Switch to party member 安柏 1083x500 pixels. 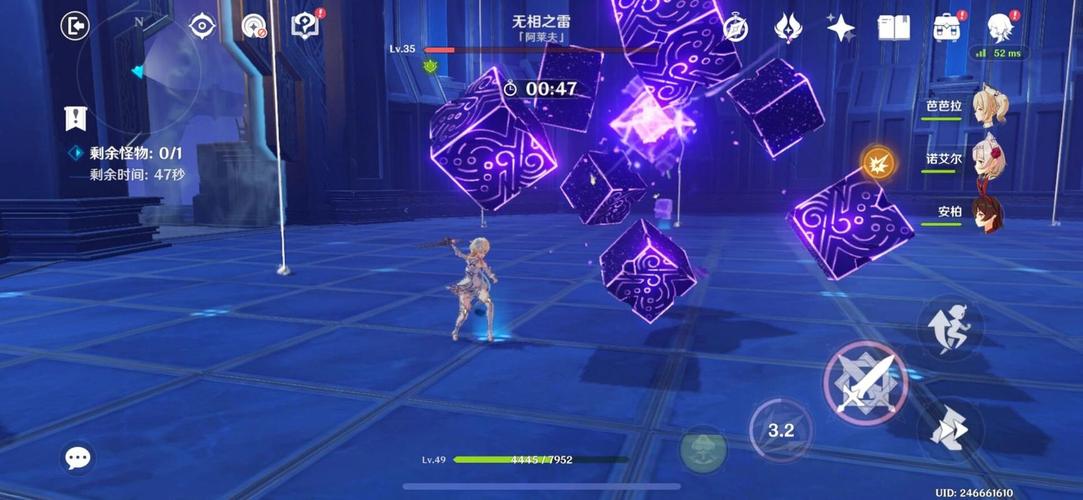click(990, 213)
